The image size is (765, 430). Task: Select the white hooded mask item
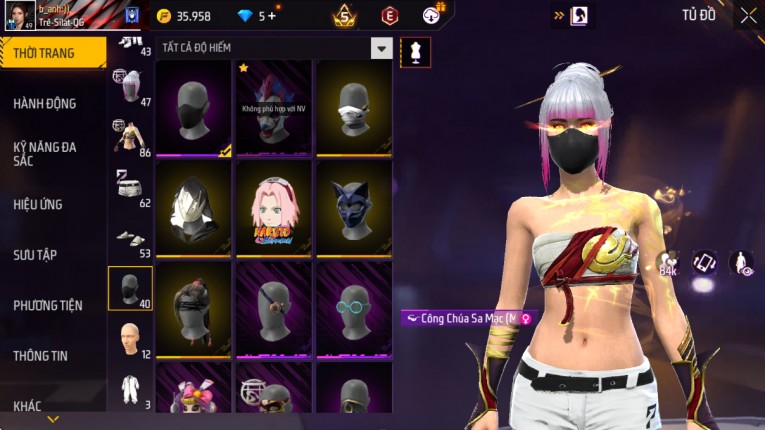point(194,208)
